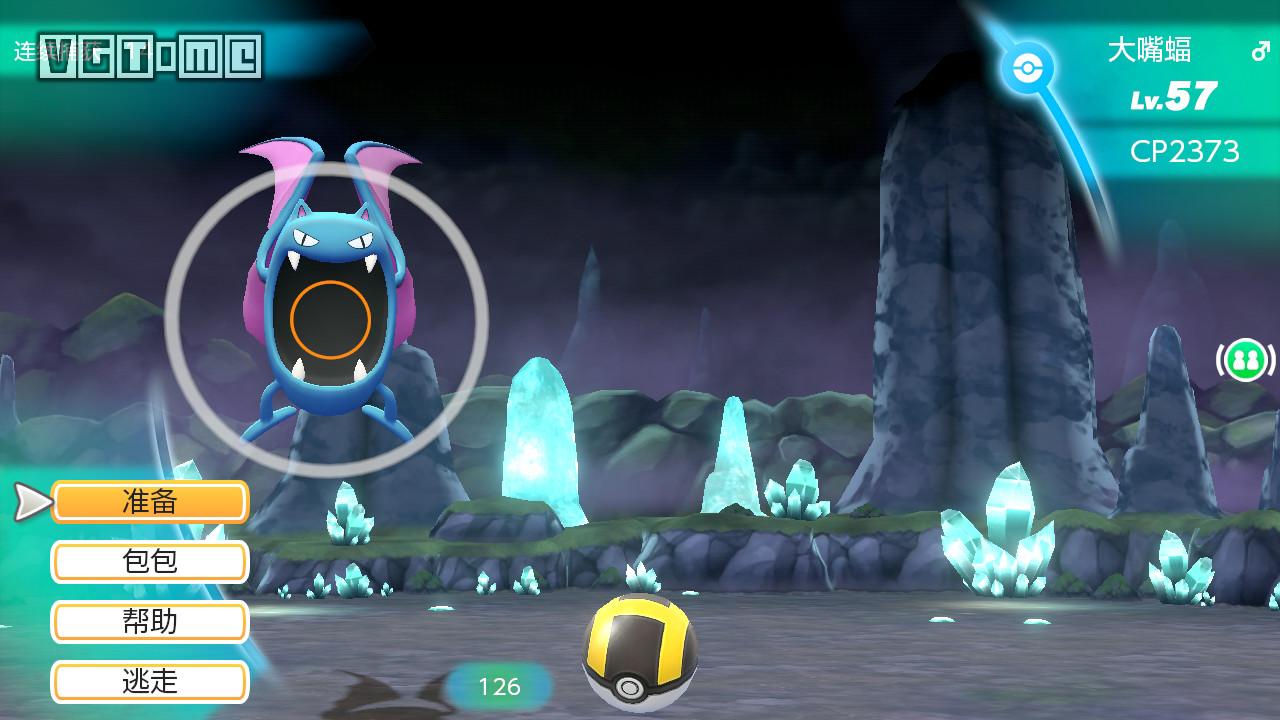Screen dimensions: 1280x720
Task: Select the 准备 (Get Ready) option
Action: point(150,502)
